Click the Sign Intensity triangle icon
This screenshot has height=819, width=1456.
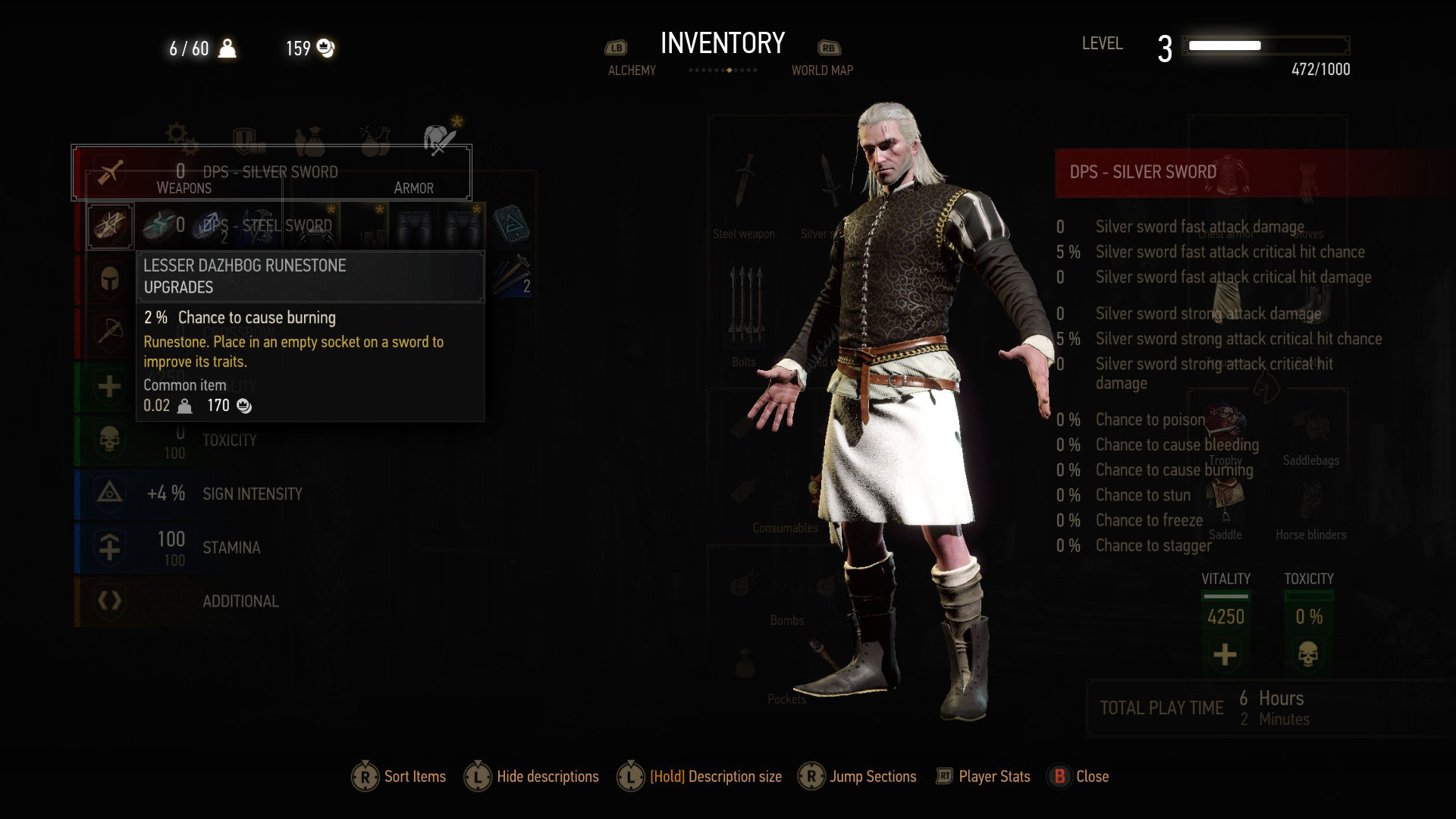point(110,494)
